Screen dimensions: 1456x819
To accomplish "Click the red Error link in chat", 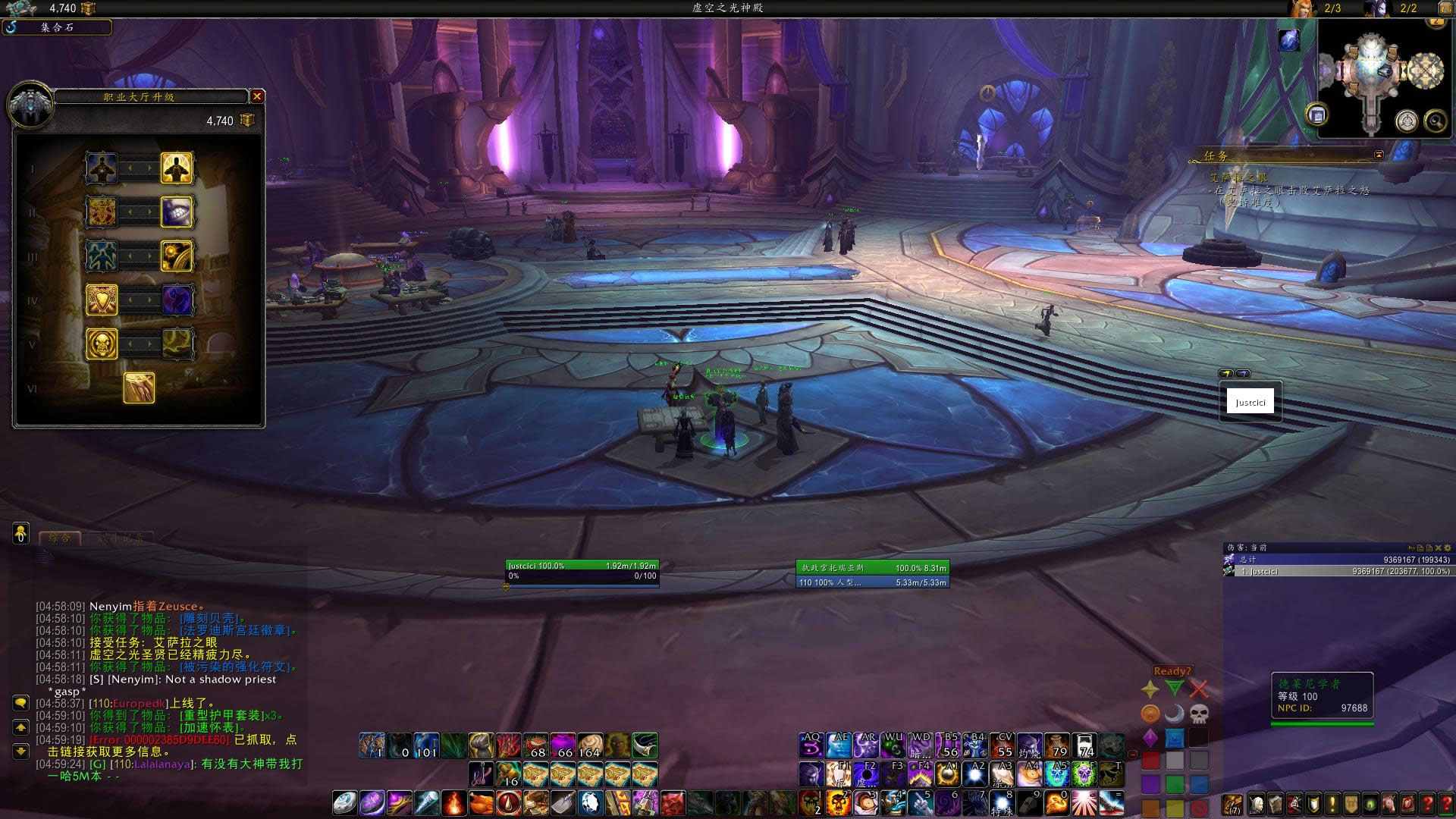I will [x=159, y=739].
